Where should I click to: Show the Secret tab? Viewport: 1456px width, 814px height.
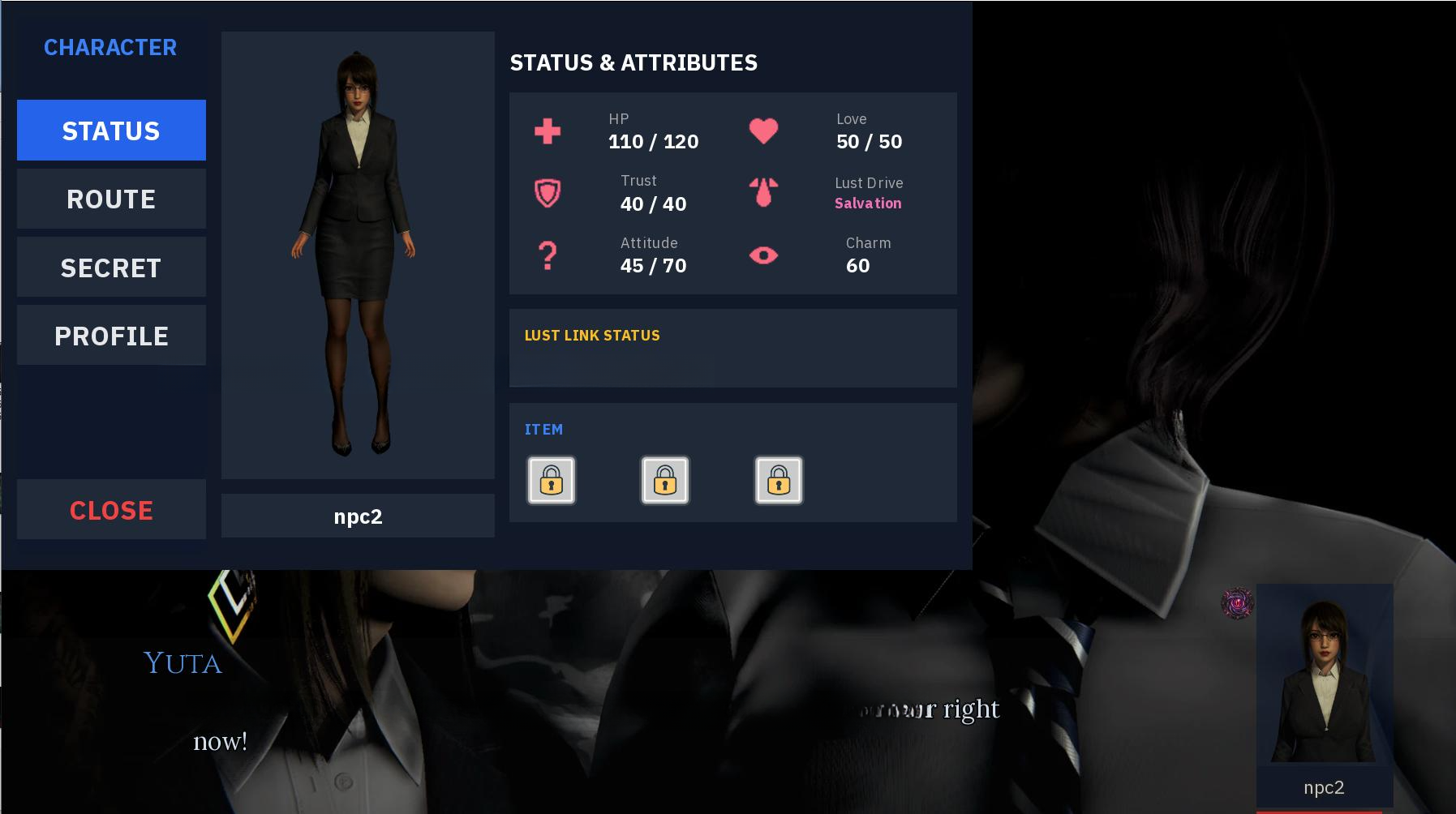pyautogui.click(x=111, y=268)
